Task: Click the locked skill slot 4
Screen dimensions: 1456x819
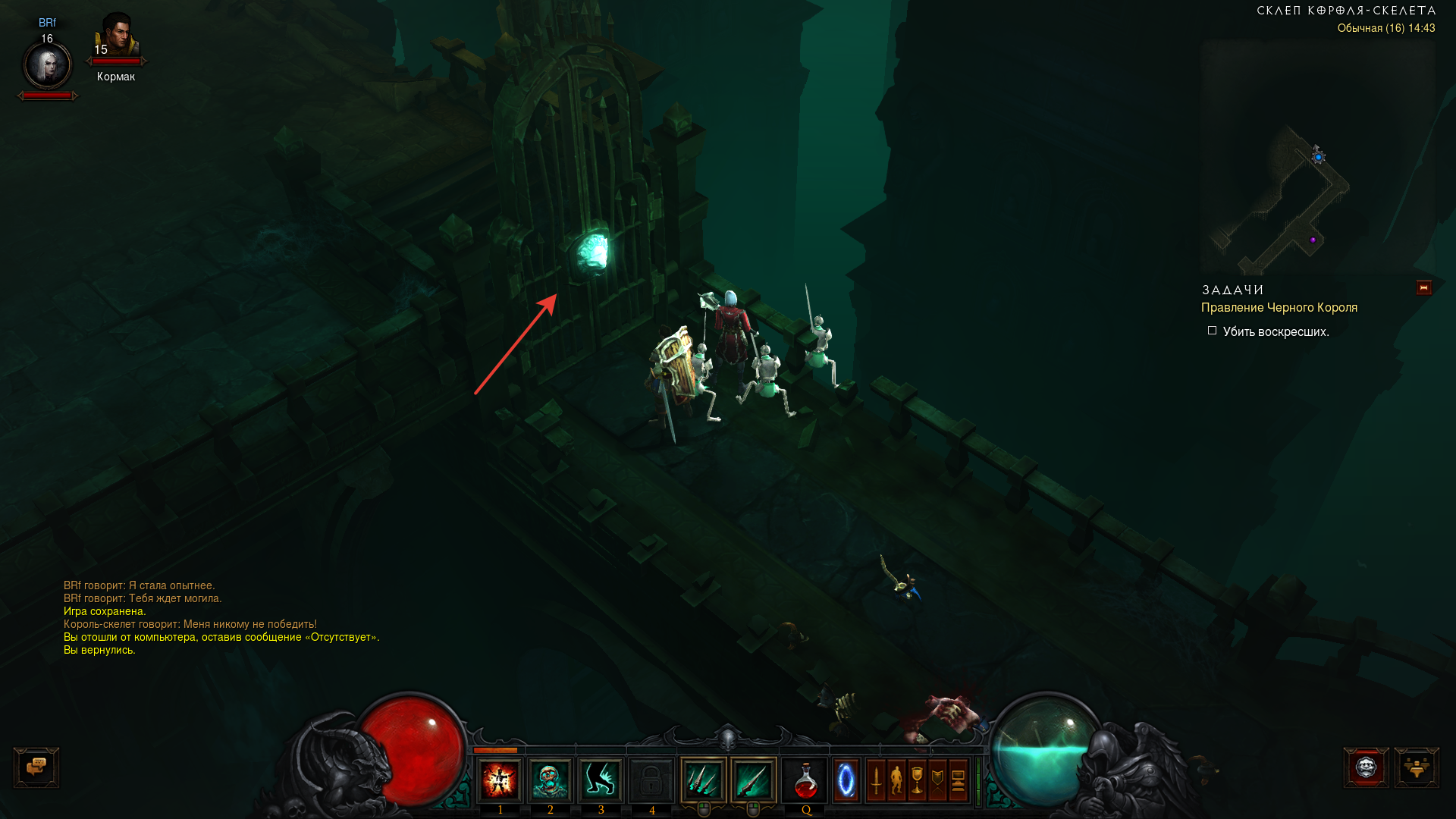Action: pos(651,780)
